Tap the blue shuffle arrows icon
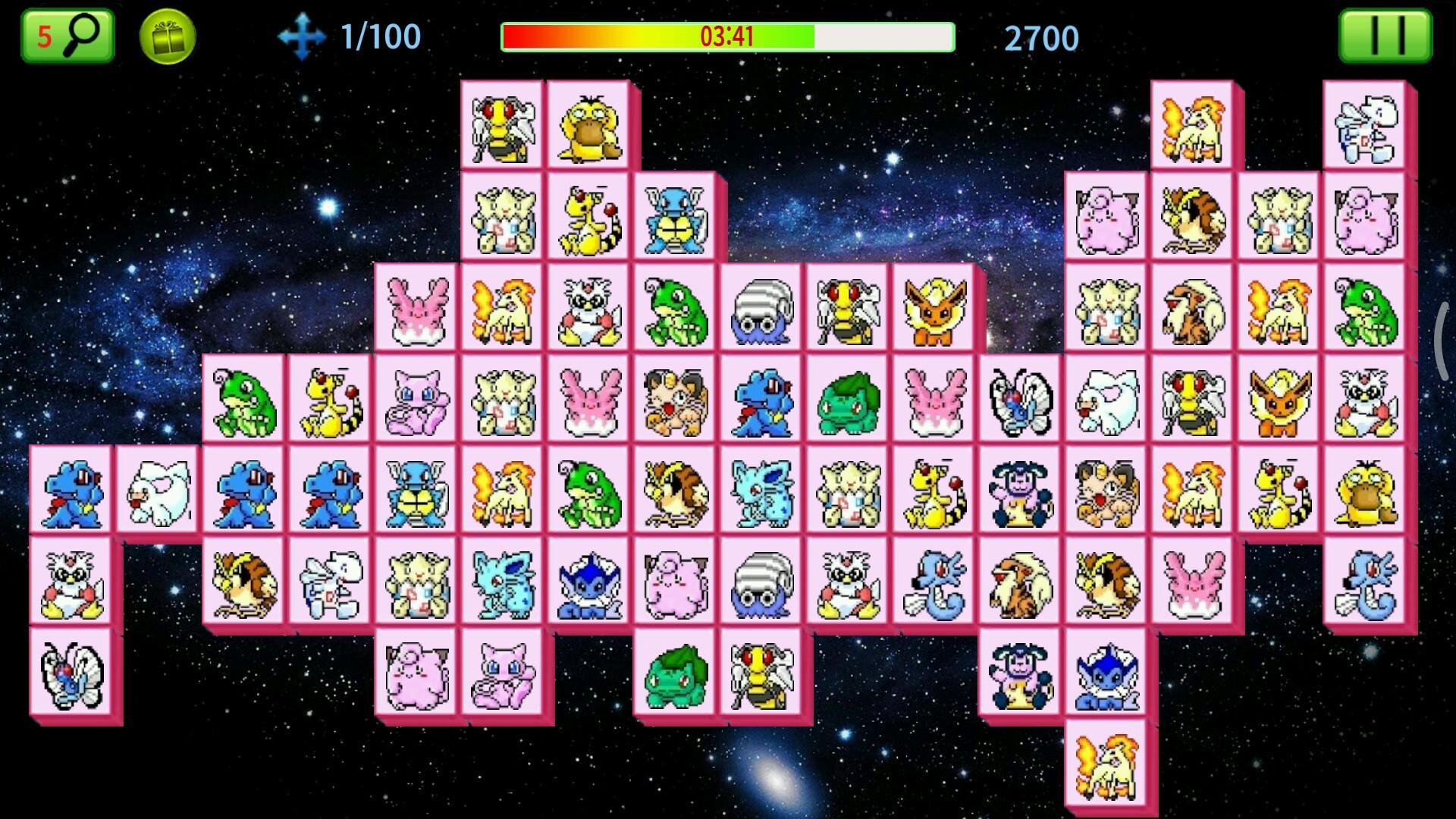Image resolution: width=1456 pixels, height=819 pixels. (303, 33)
